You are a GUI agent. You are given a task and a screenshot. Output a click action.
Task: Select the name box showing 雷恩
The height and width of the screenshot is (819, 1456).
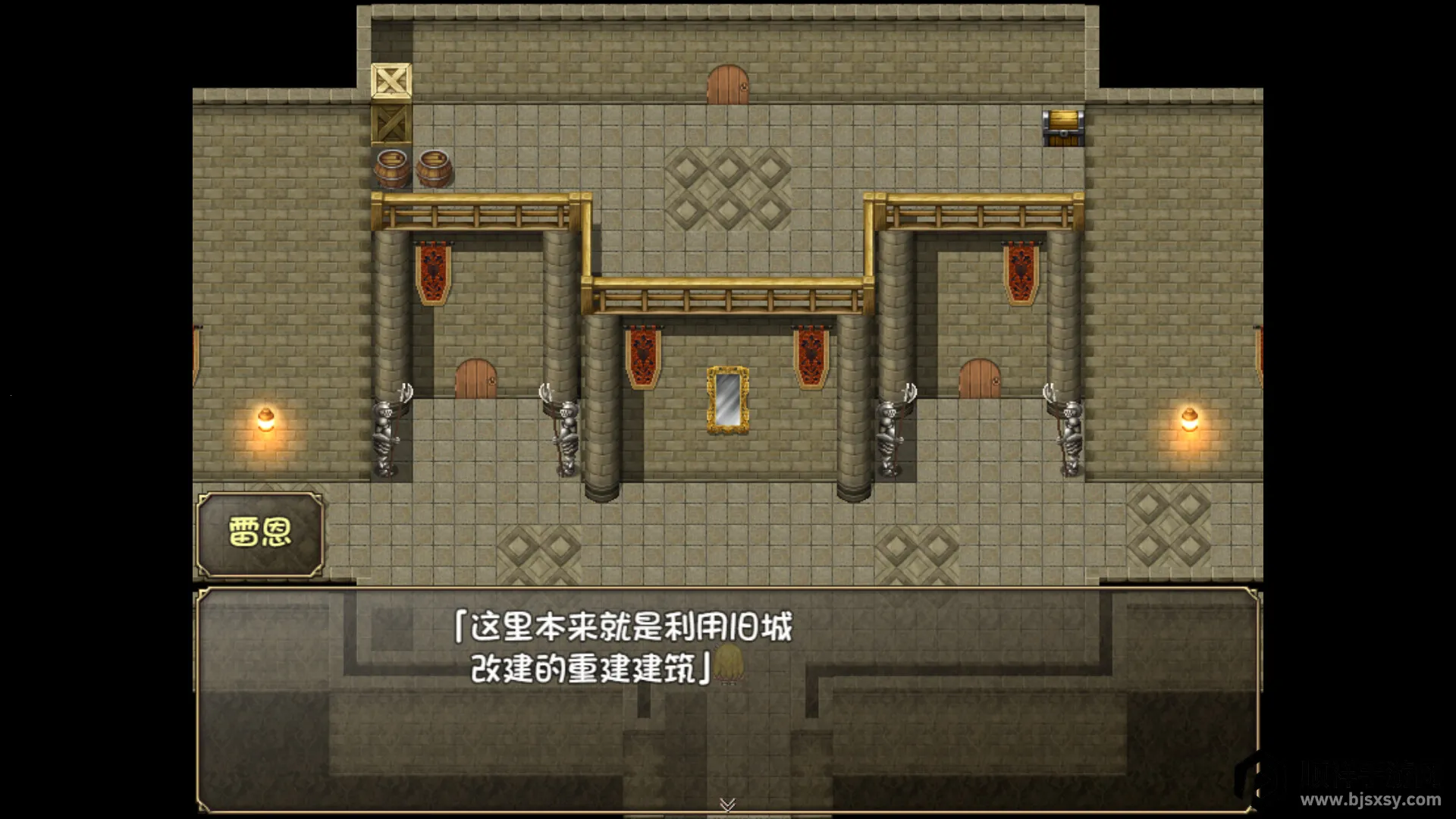point(260,532)
